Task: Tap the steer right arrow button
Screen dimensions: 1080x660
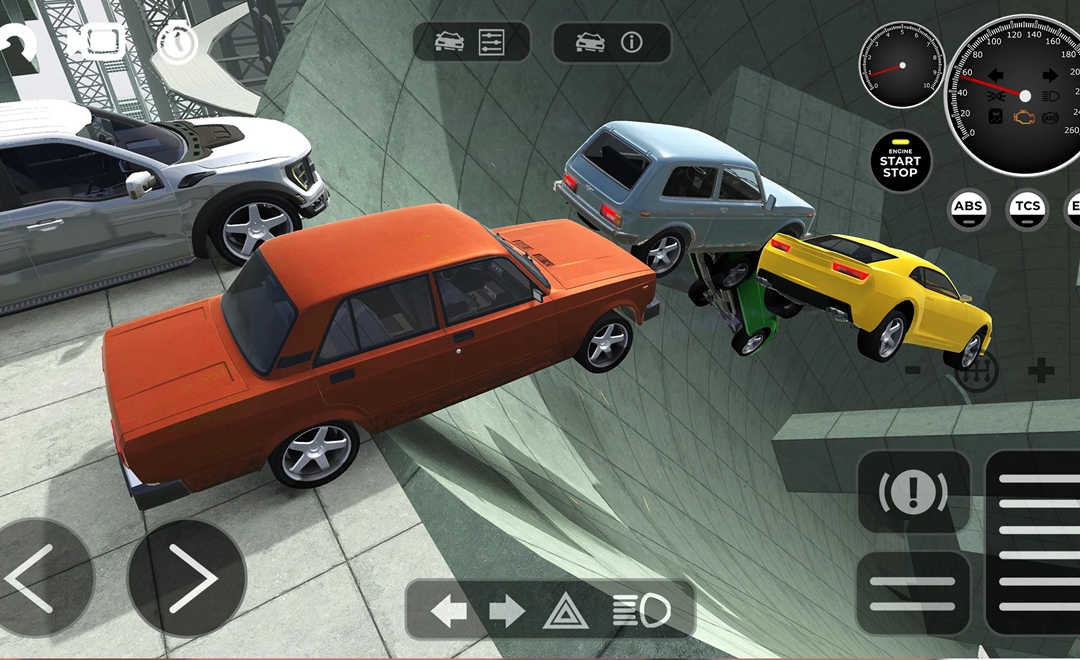Action: tap(188, 578)
